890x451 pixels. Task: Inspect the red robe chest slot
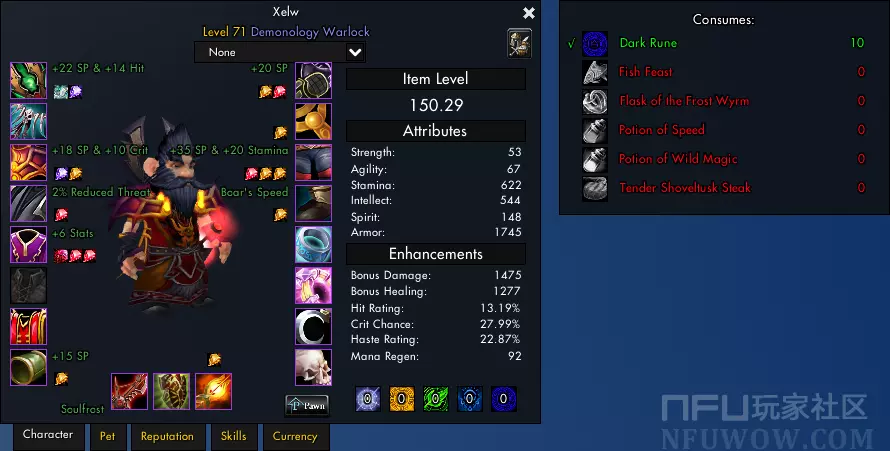click(28, 326)
